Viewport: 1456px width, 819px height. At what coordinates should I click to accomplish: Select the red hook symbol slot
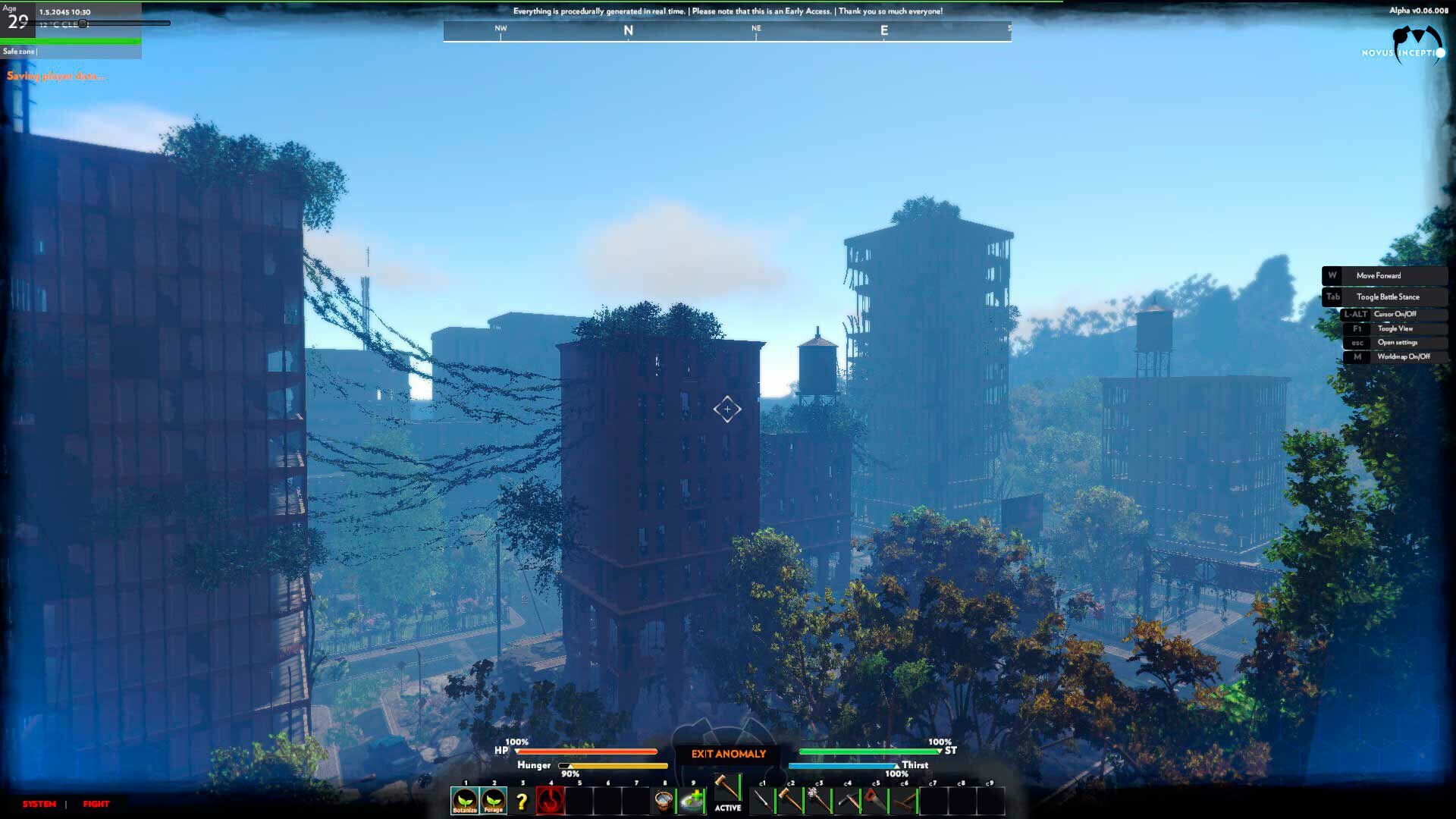(x=551, y=801)
